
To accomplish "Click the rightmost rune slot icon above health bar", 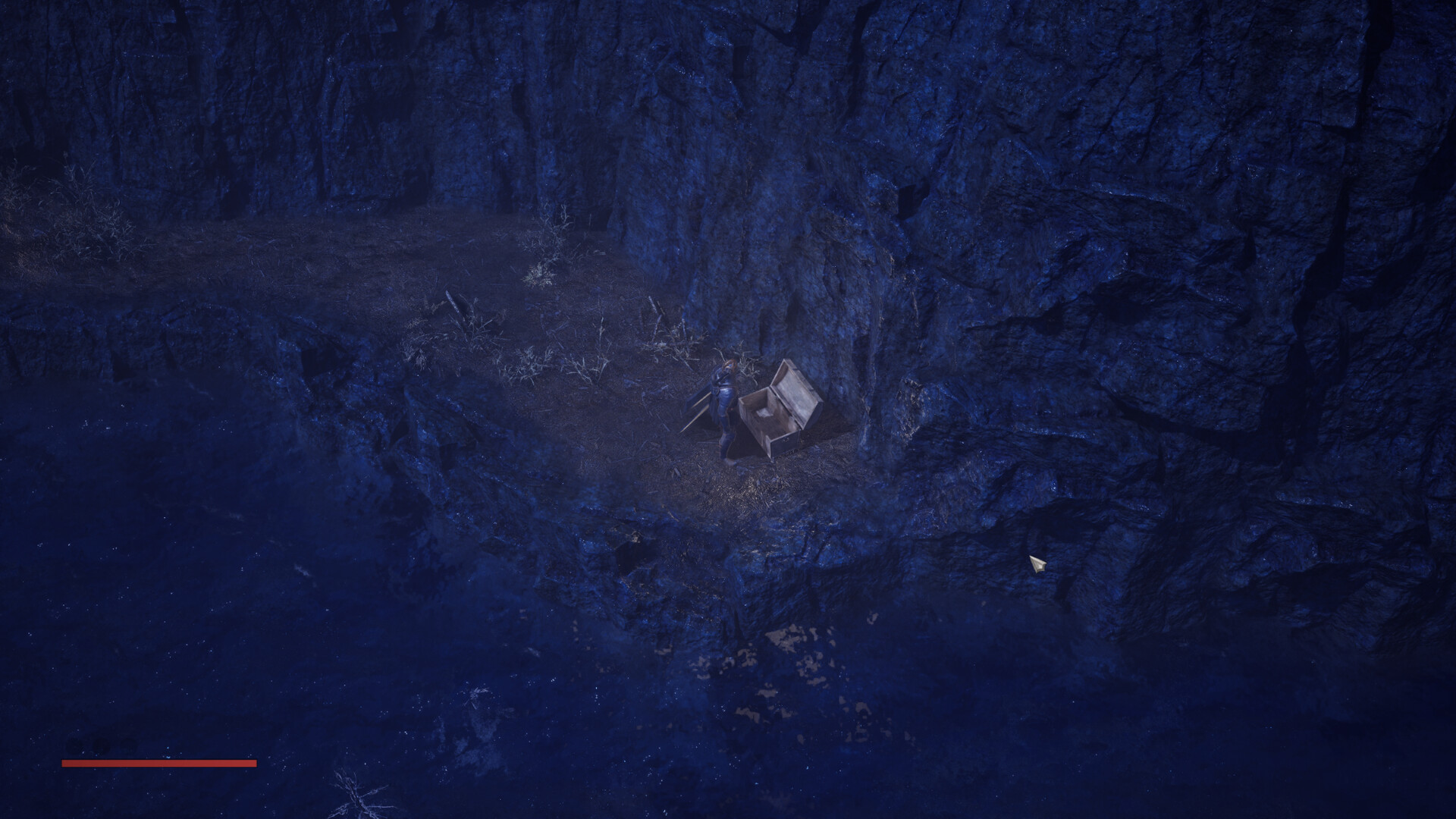I will [x=129, y=747].
